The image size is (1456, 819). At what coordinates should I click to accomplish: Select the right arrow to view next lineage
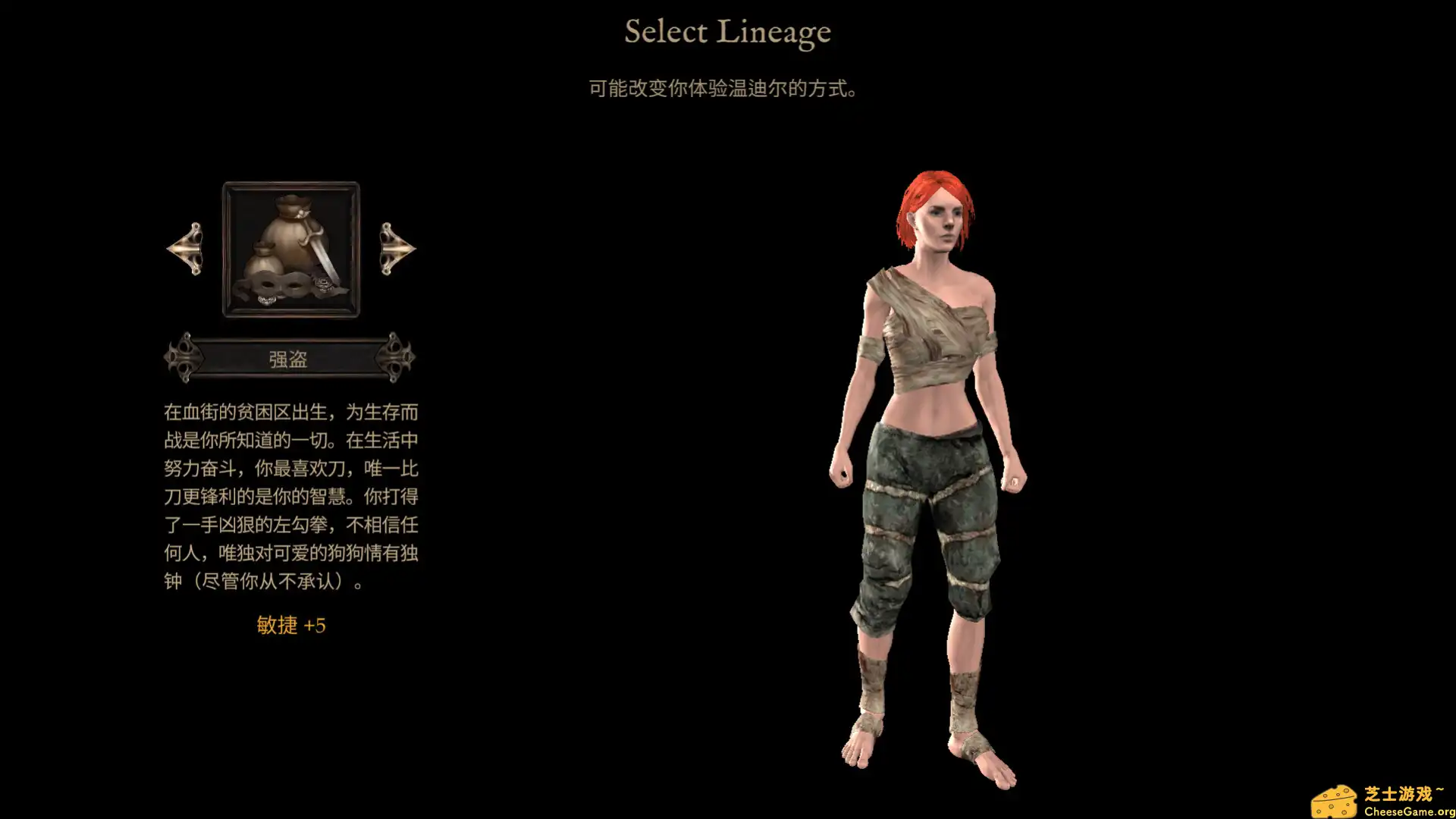[x=397, y=249]
